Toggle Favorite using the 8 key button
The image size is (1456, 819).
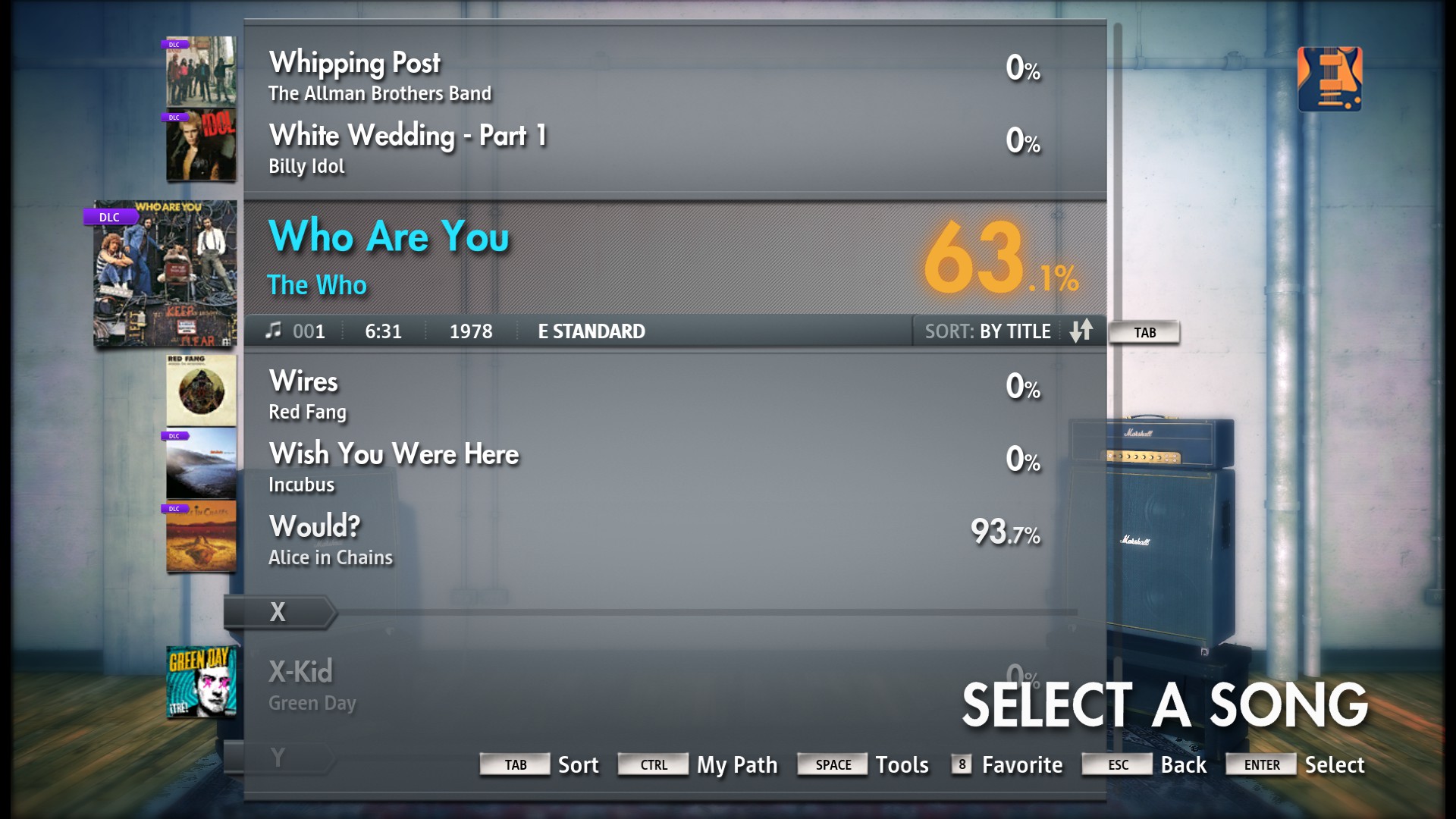click(961, 764)
